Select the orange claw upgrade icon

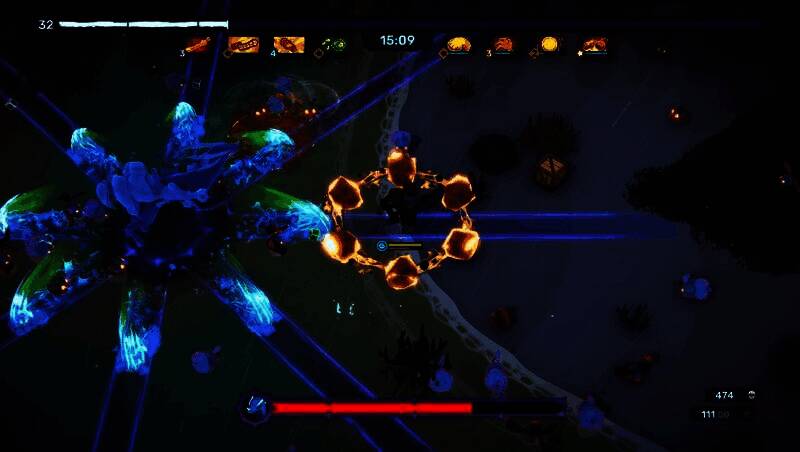click(503, 44)
